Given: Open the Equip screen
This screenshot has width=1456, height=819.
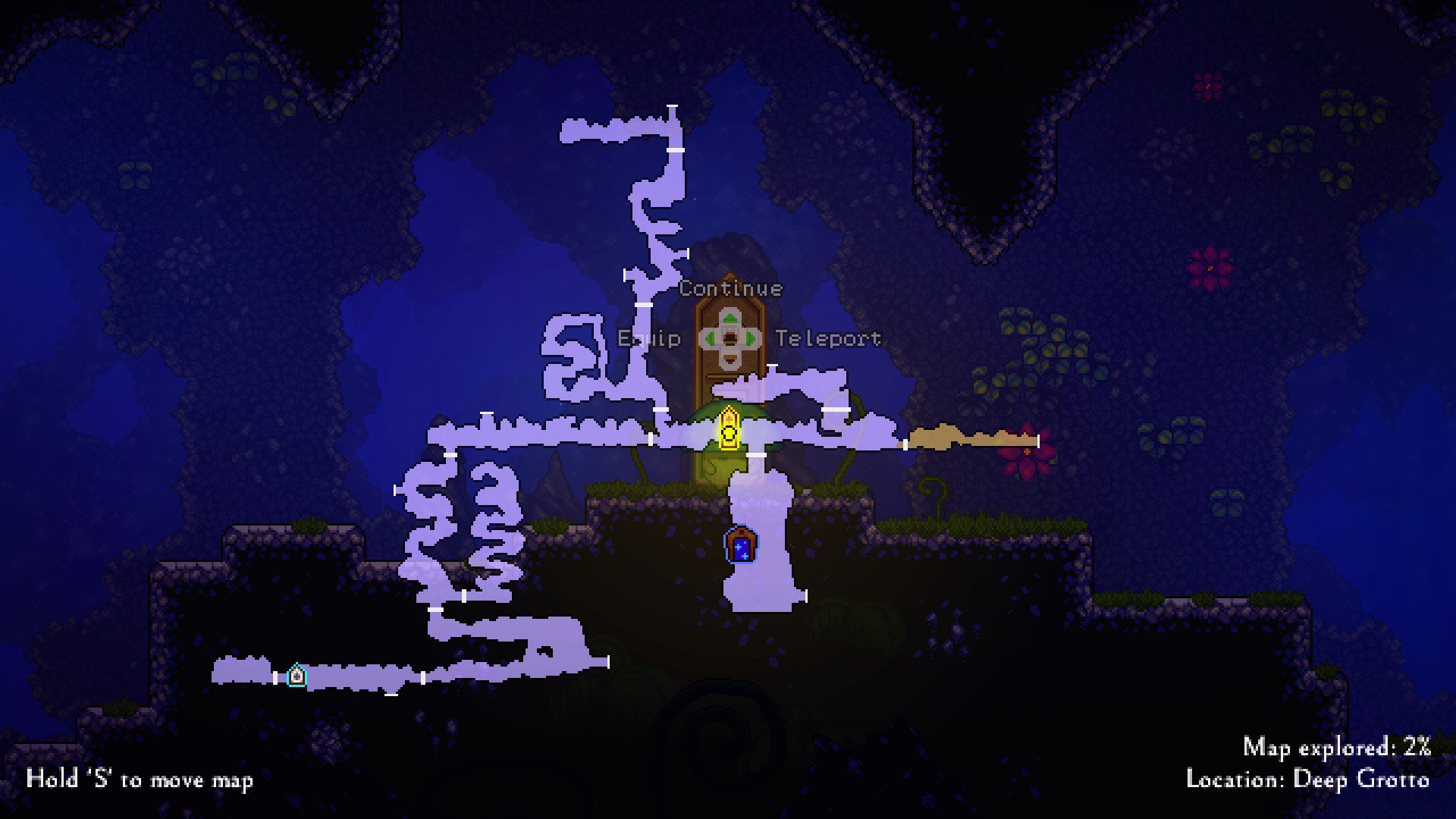Looking at the screenshot, I should pos(648,339).
